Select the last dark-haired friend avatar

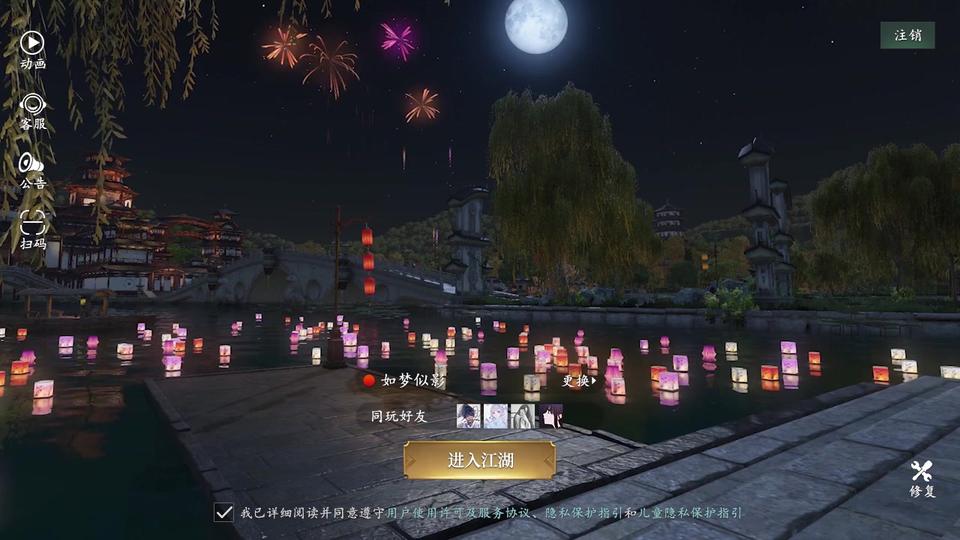pos(550,416)
